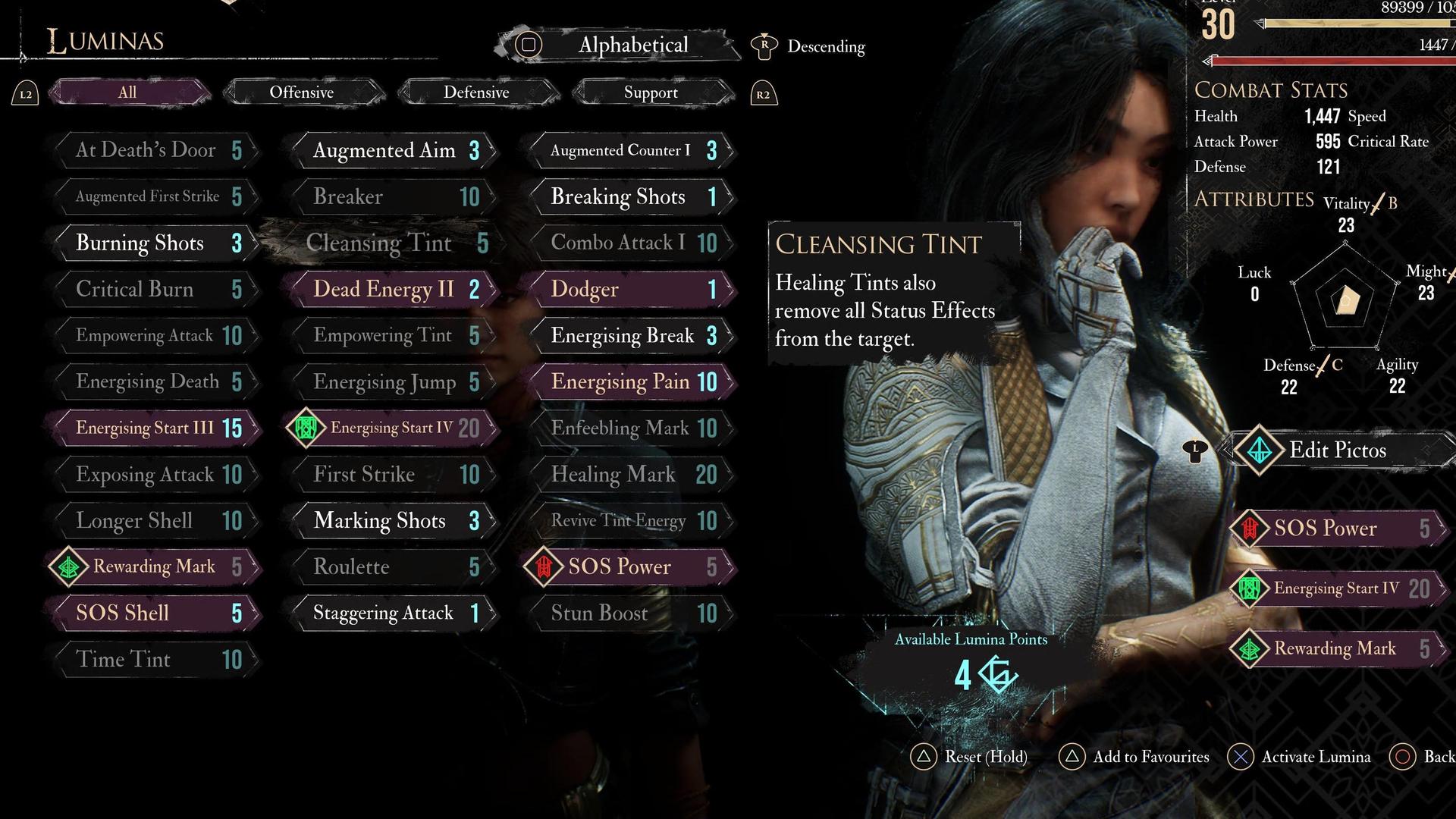Choose the Breaking Shots lumina
This screenshot has width=1456, height=819.
(631, 197)
